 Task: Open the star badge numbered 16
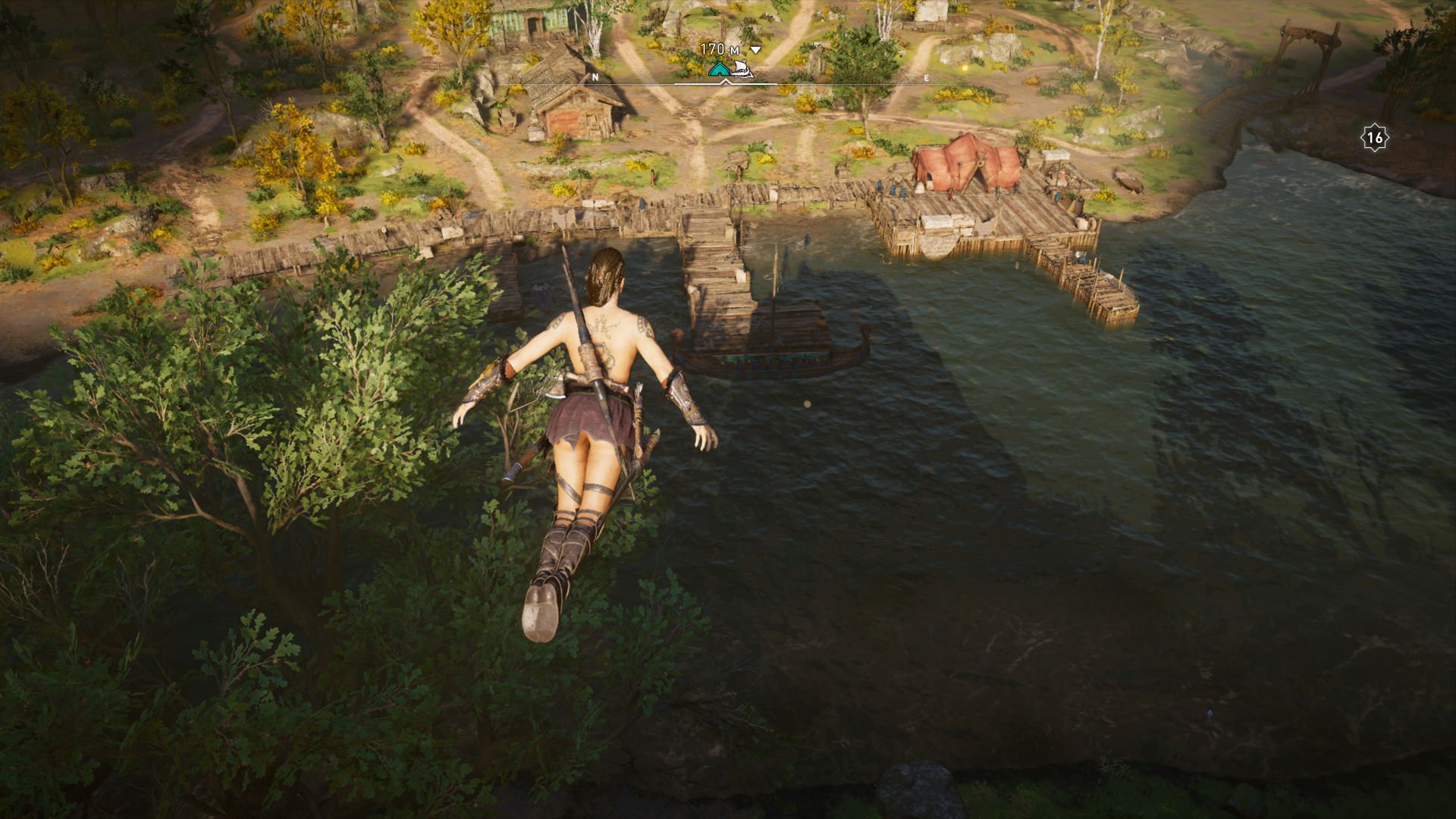(1375, 137)
